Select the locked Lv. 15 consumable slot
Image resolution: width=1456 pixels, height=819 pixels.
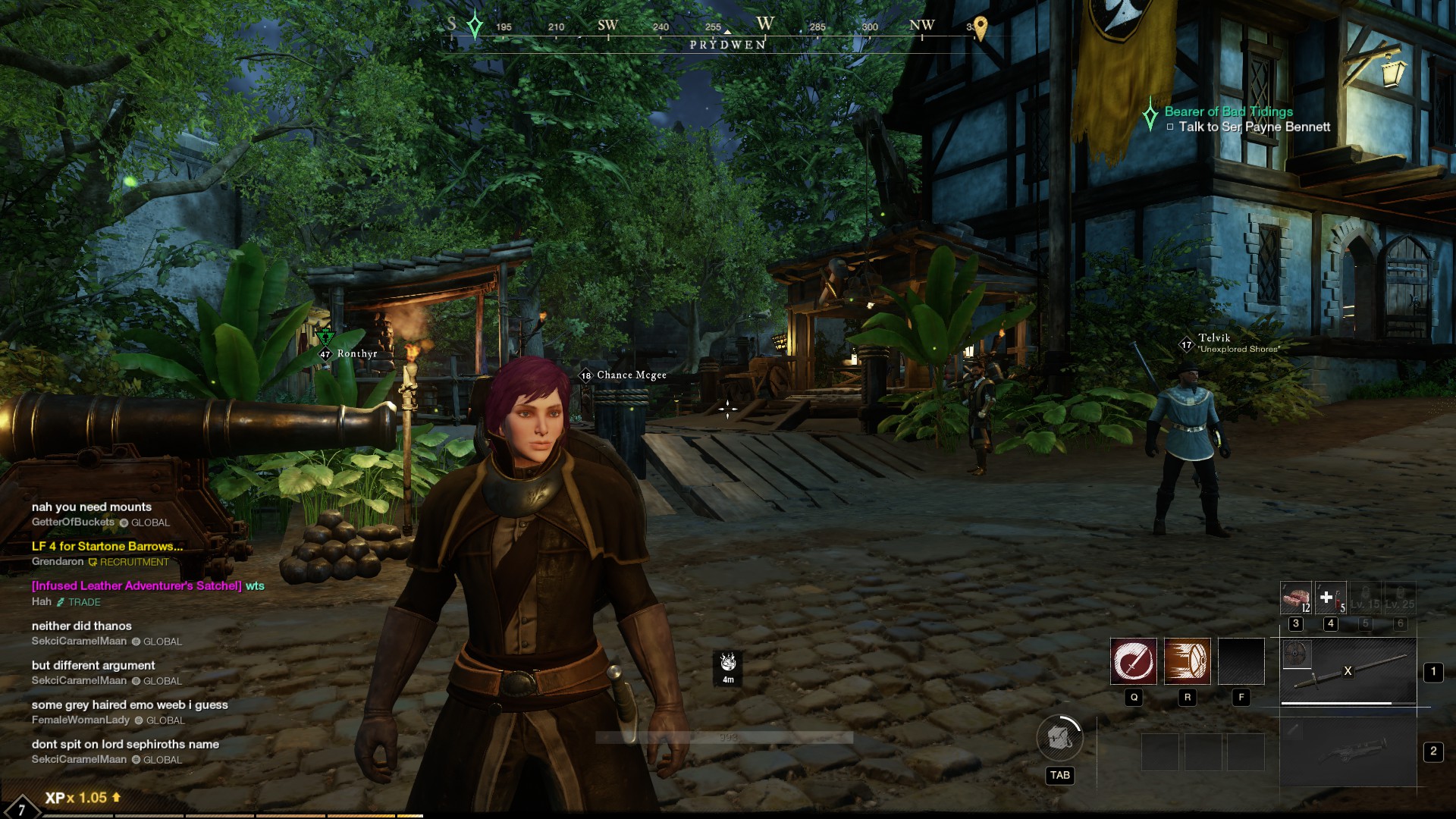pos(1365,598)
